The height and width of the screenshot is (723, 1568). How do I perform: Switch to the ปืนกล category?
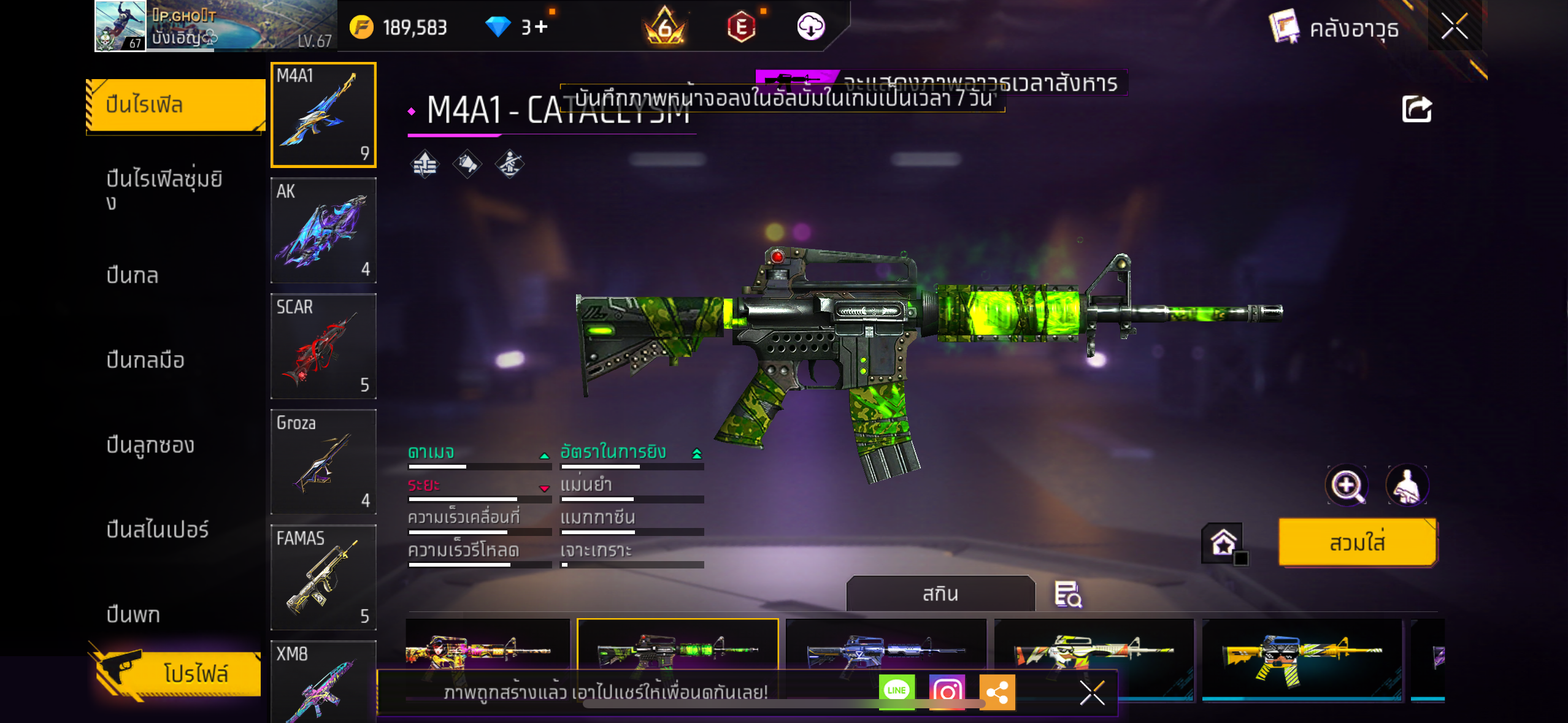point(133,275)
